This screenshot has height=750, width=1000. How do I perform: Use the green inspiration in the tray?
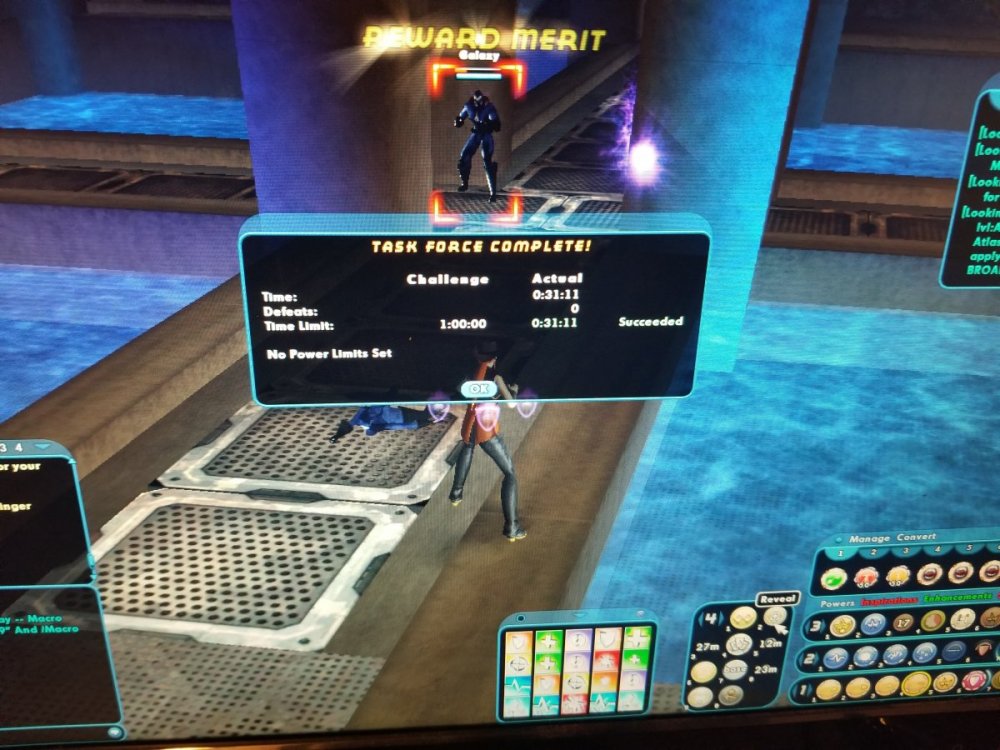pos(833,577)
